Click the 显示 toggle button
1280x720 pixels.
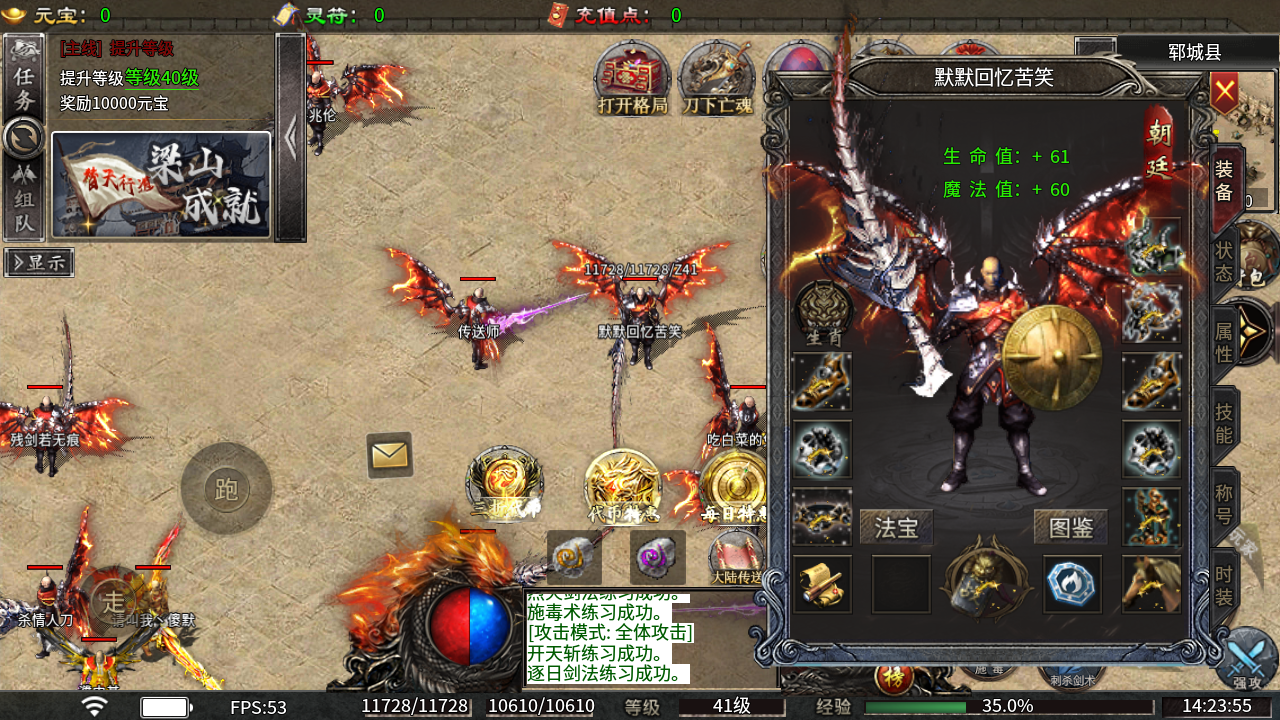point(39,262)
